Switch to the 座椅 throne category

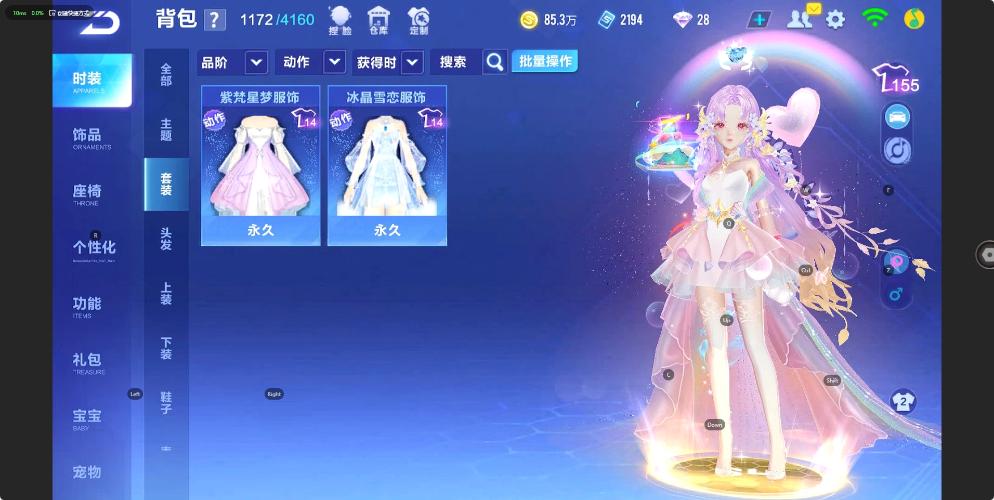click(88, 193)
